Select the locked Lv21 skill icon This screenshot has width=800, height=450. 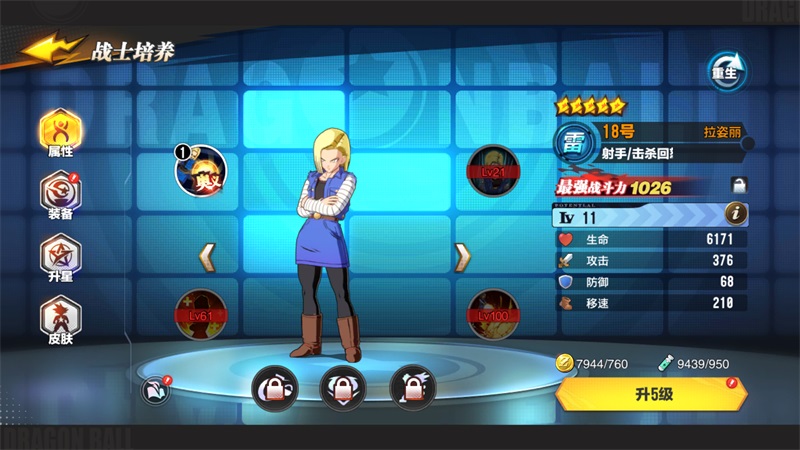tap(491, 169)
